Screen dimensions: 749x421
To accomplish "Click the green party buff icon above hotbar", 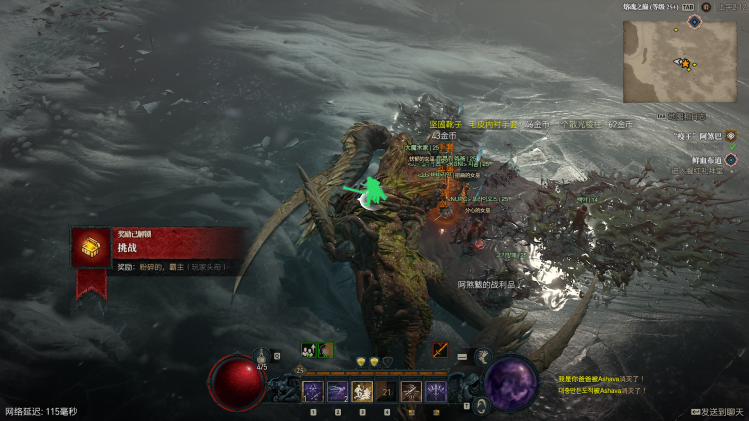I will [x=309, y=350].
